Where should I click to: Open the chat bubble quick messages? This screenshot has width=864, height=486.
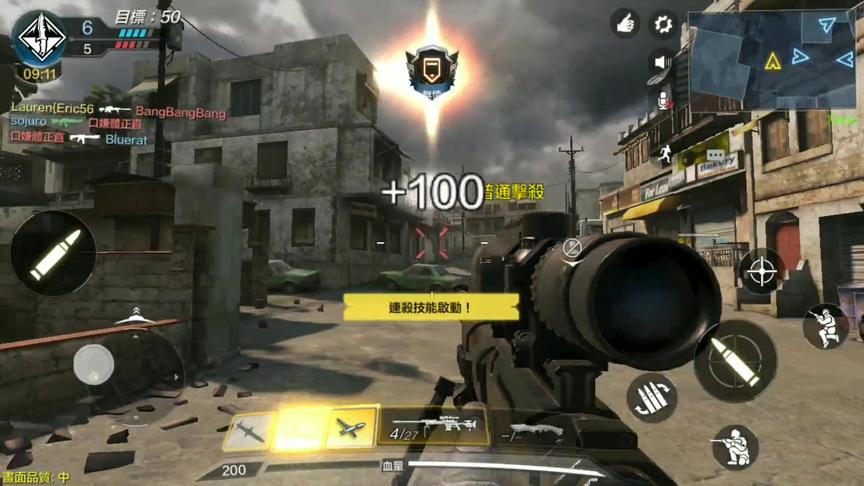pyautogui.click(x=714, y=155)
